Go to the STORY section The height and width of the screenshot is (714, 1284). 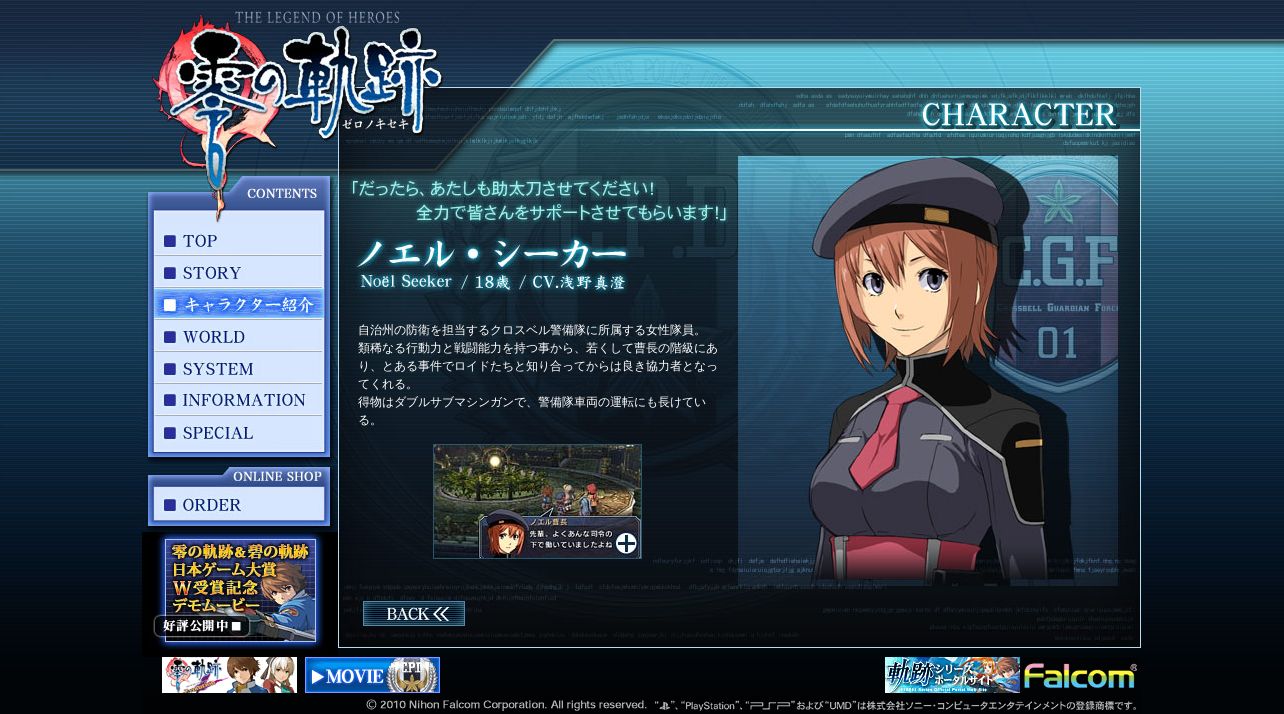pyautogui.click(x=239, y=273)
